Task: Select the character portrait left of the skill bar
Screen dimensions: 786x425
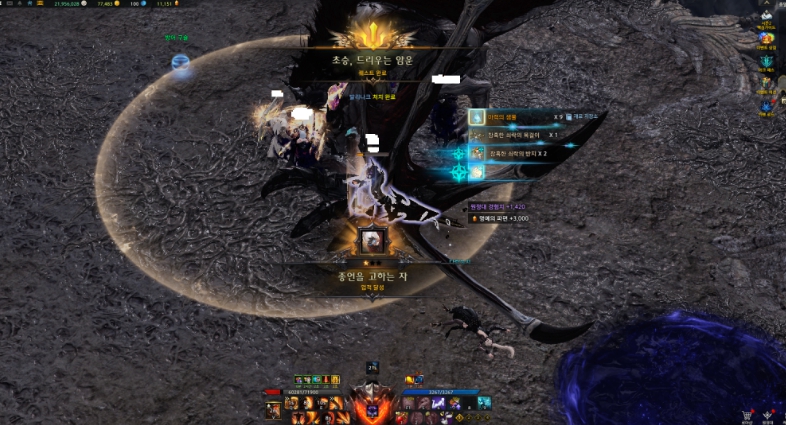Action: click(x=273, y=408)
